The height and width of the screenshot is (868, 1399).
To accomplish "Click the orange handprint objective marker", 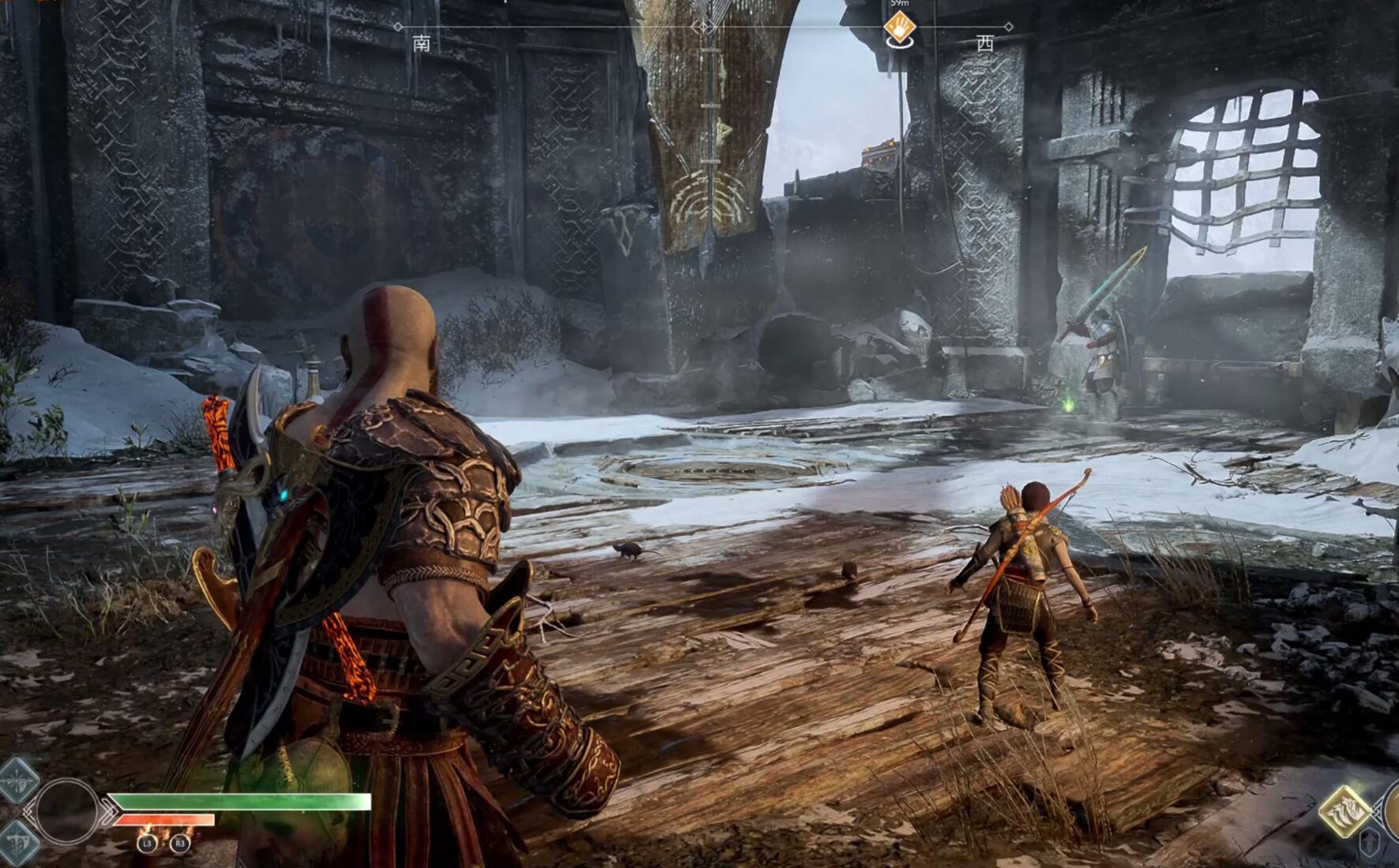I will pyautogui.click(x=899, y=28).
